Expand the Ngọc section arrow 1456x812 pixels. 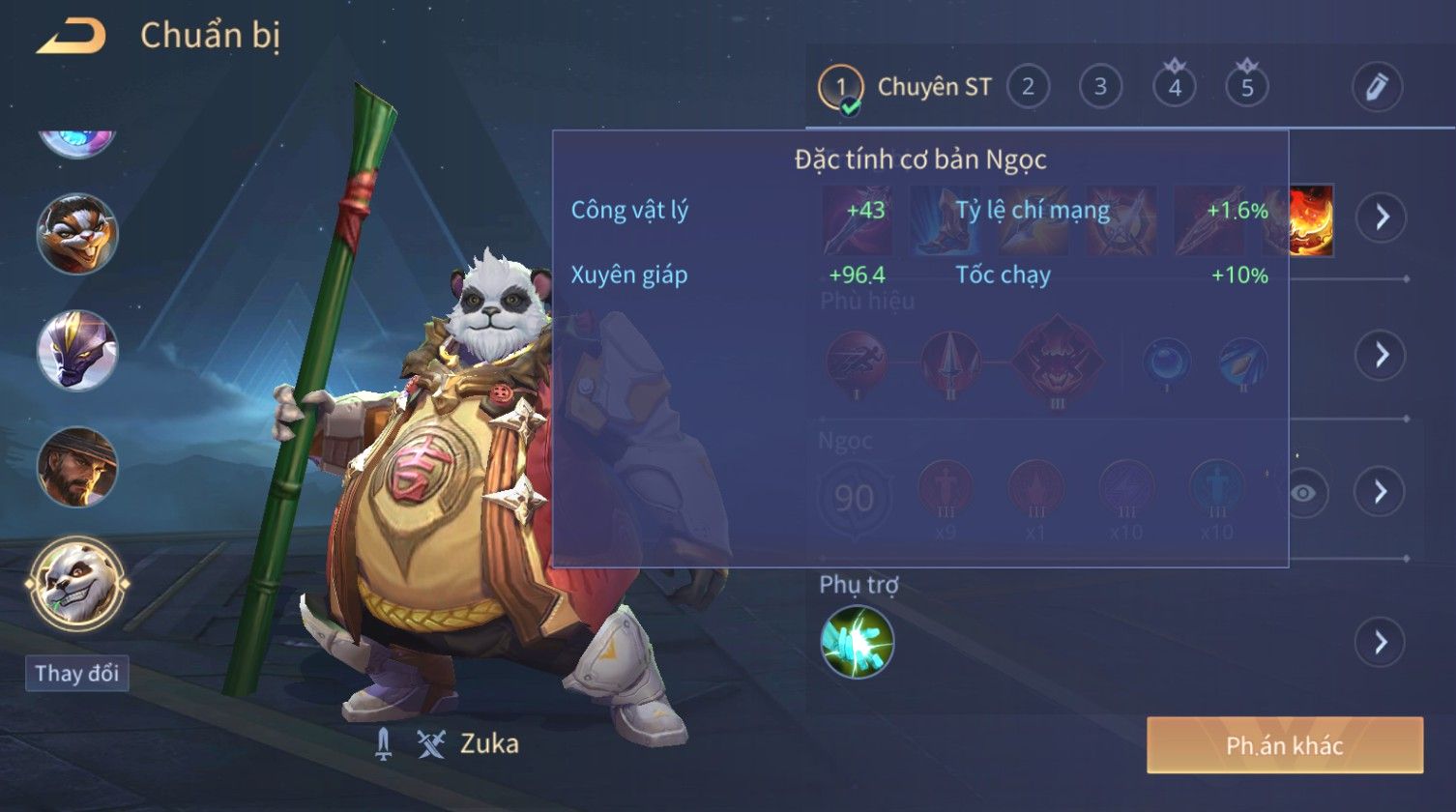tap(1381, 492)
